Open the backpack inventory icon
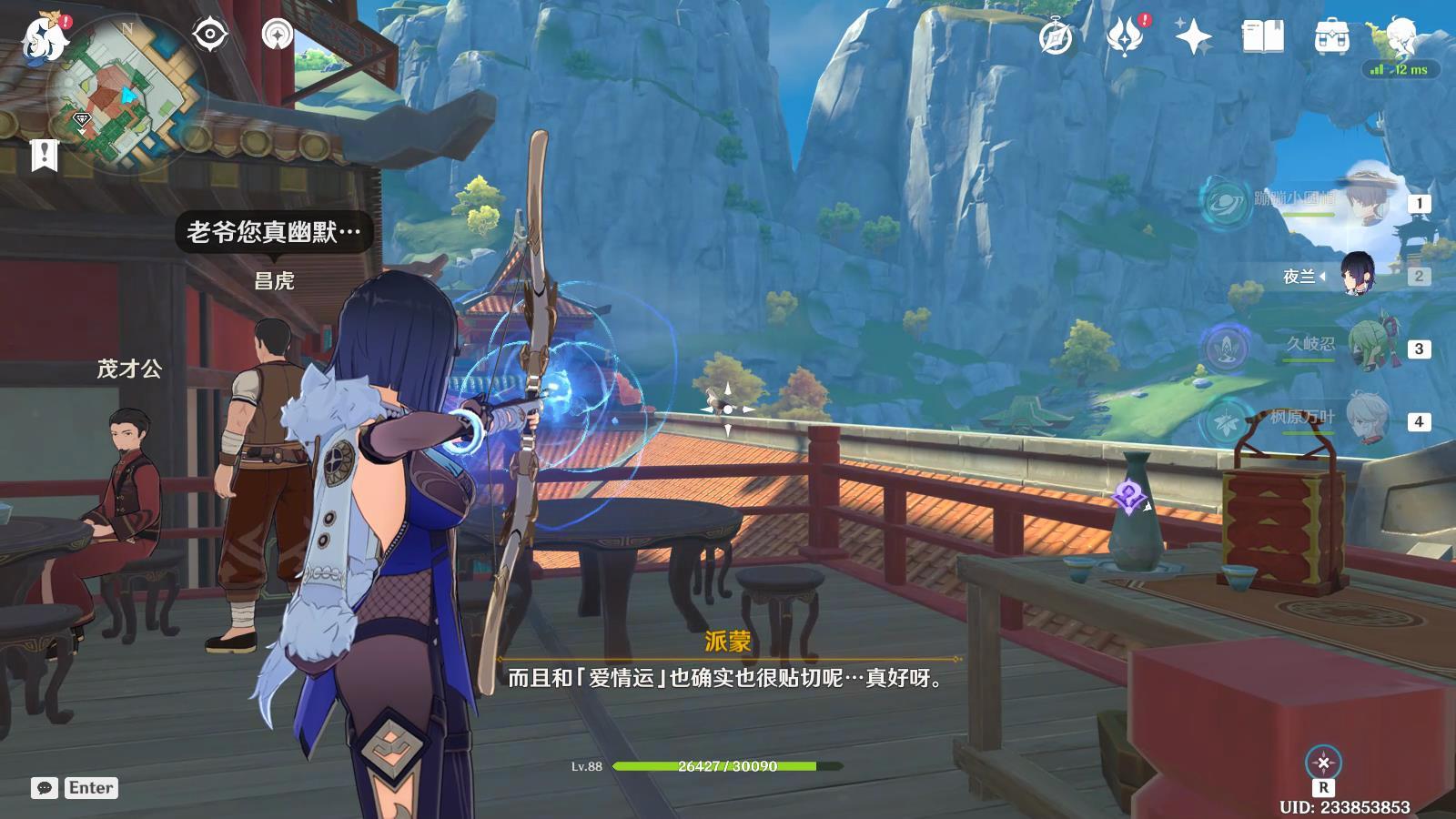 tap(1331, 37)
